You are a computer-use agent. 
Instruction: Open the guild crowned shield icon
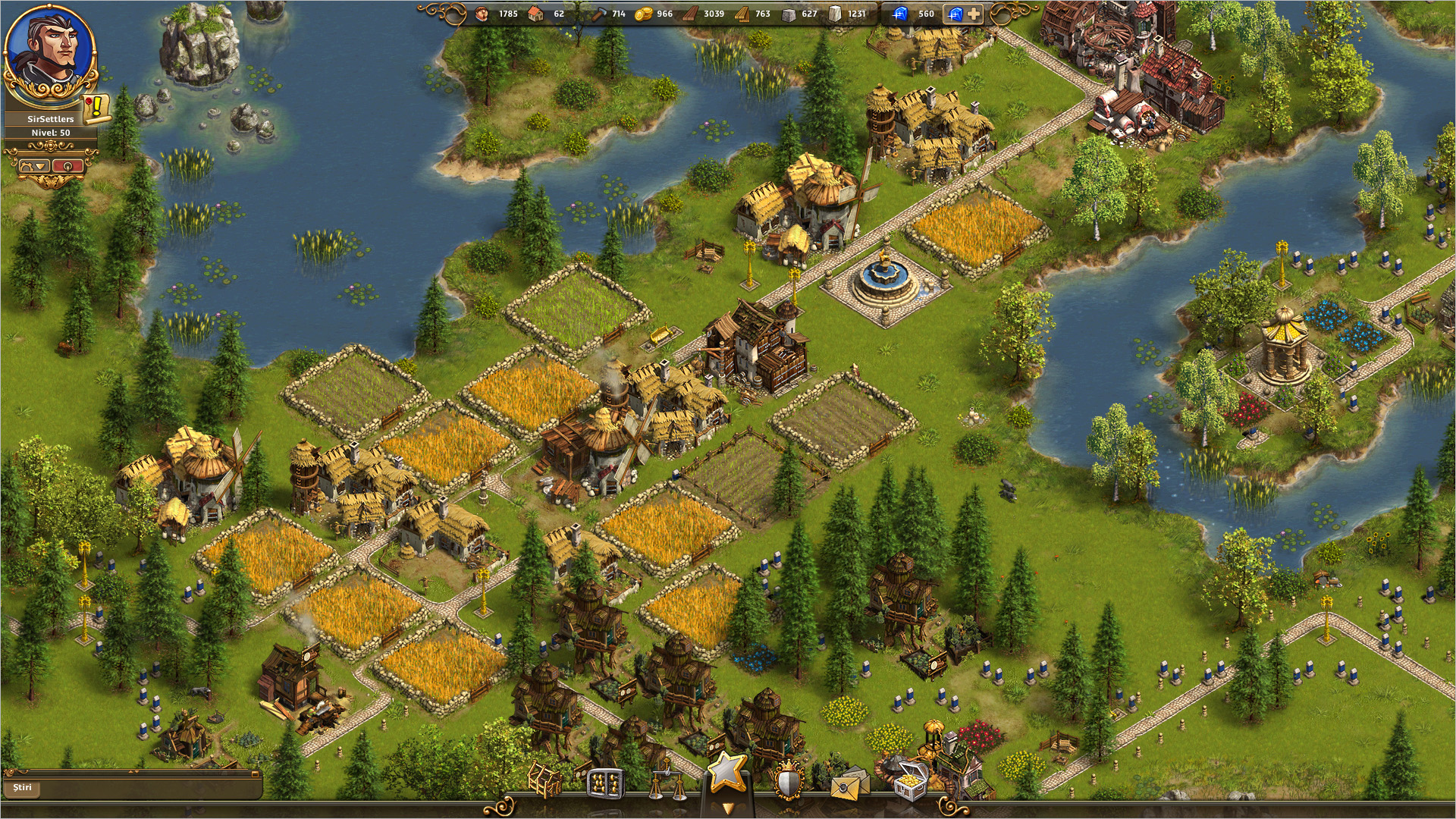tap(789, 781)
